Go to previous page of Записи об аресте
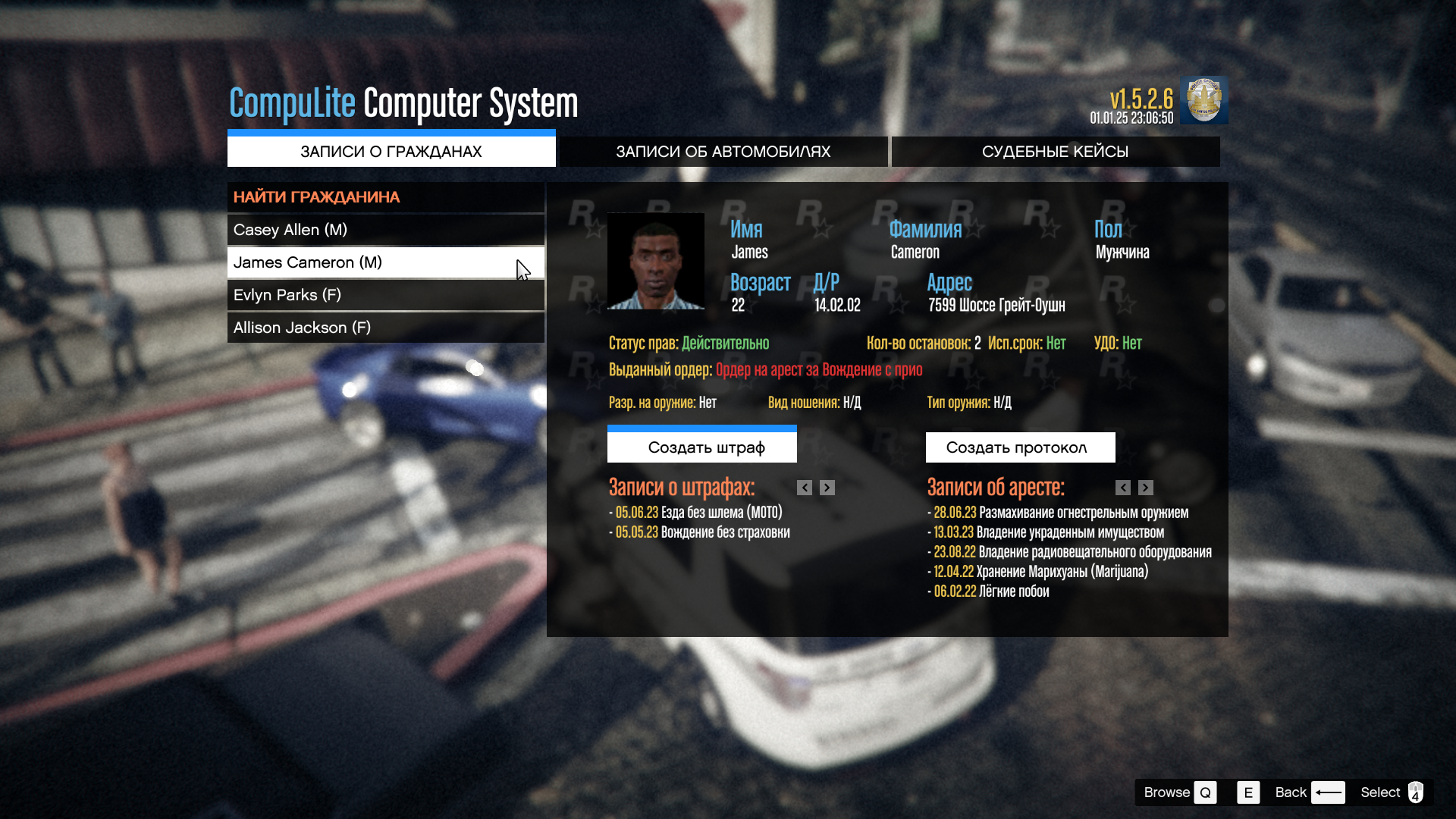1456x819 pixels. coord(1123,488)
